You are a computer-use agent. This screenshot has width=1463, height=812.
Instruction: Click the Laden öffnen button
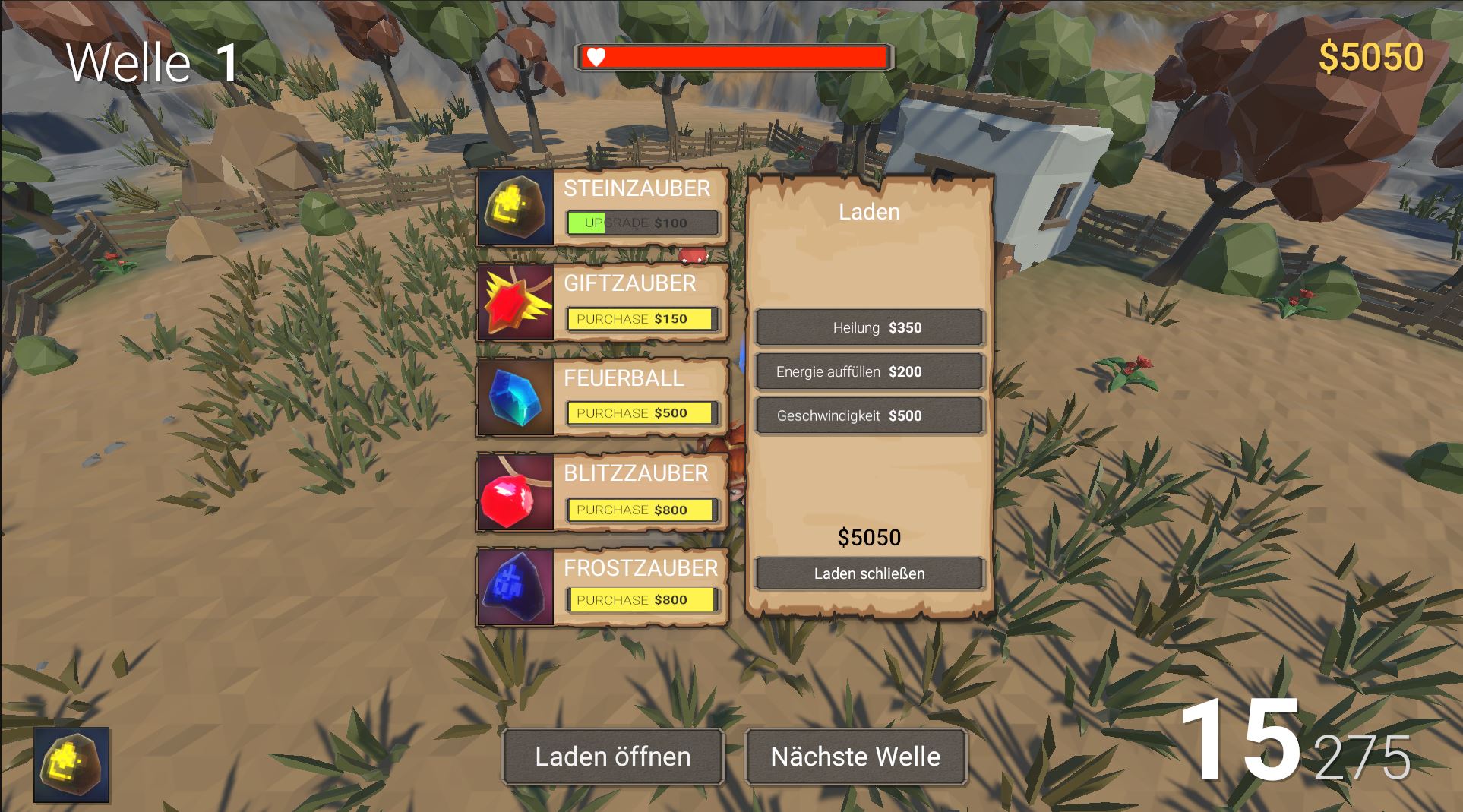coord(612,757)
